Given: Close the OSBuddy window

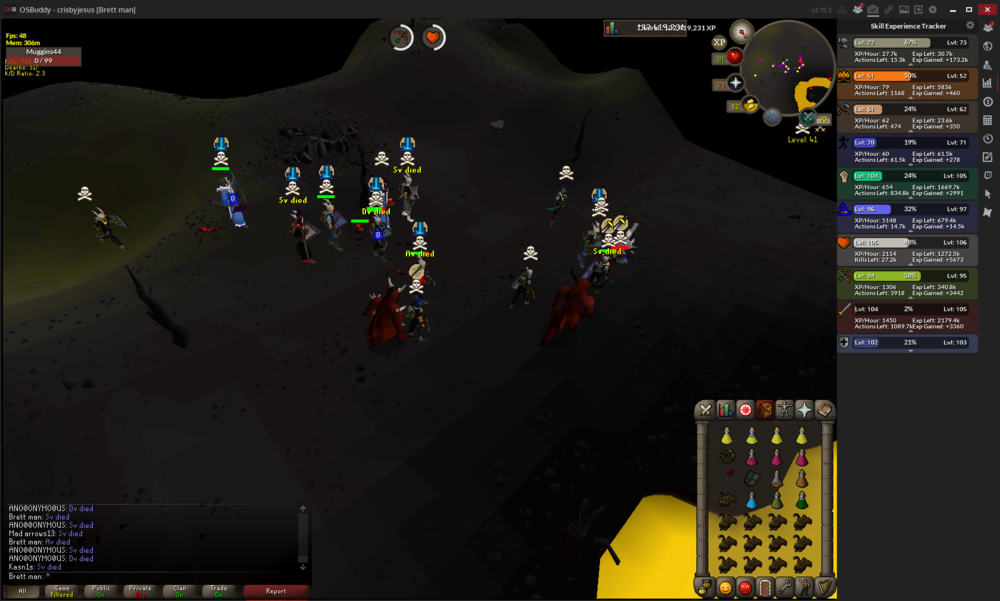Looking at the screenshot, I should tap(986, 9).
